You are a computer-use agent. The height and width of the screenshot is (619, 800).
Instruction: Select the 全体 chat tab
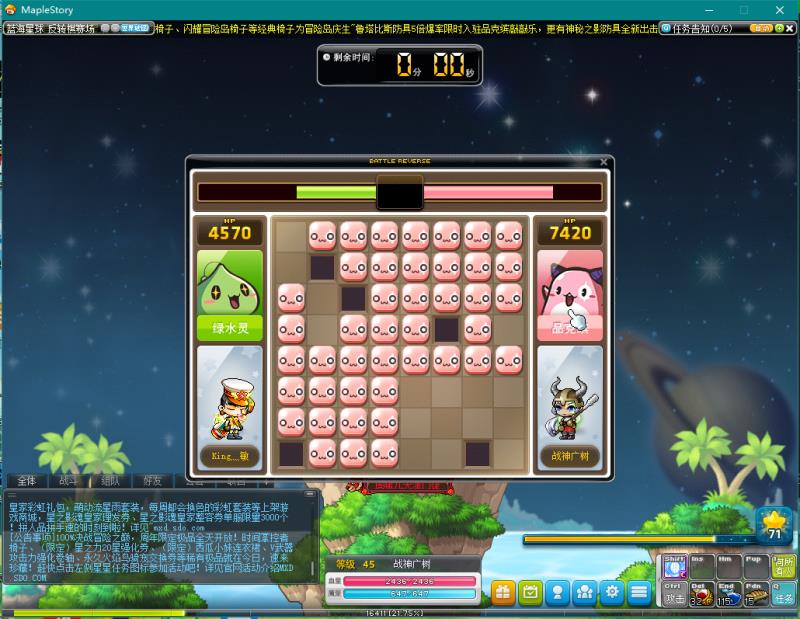[x=27, y=481]
